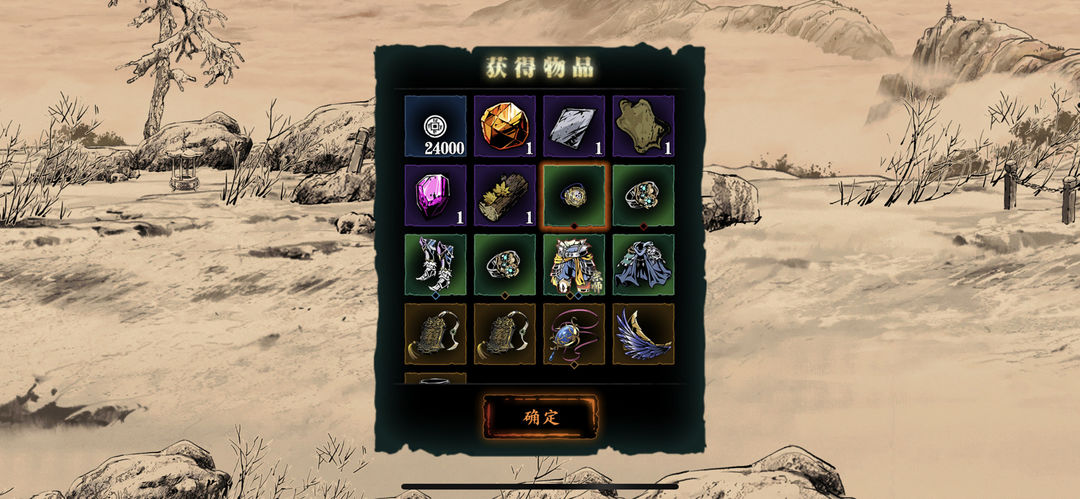The height and width of the screenshot is (499, 1080).
Task: Choose the grey metal shard item
Action: click(x=574, y=126)
